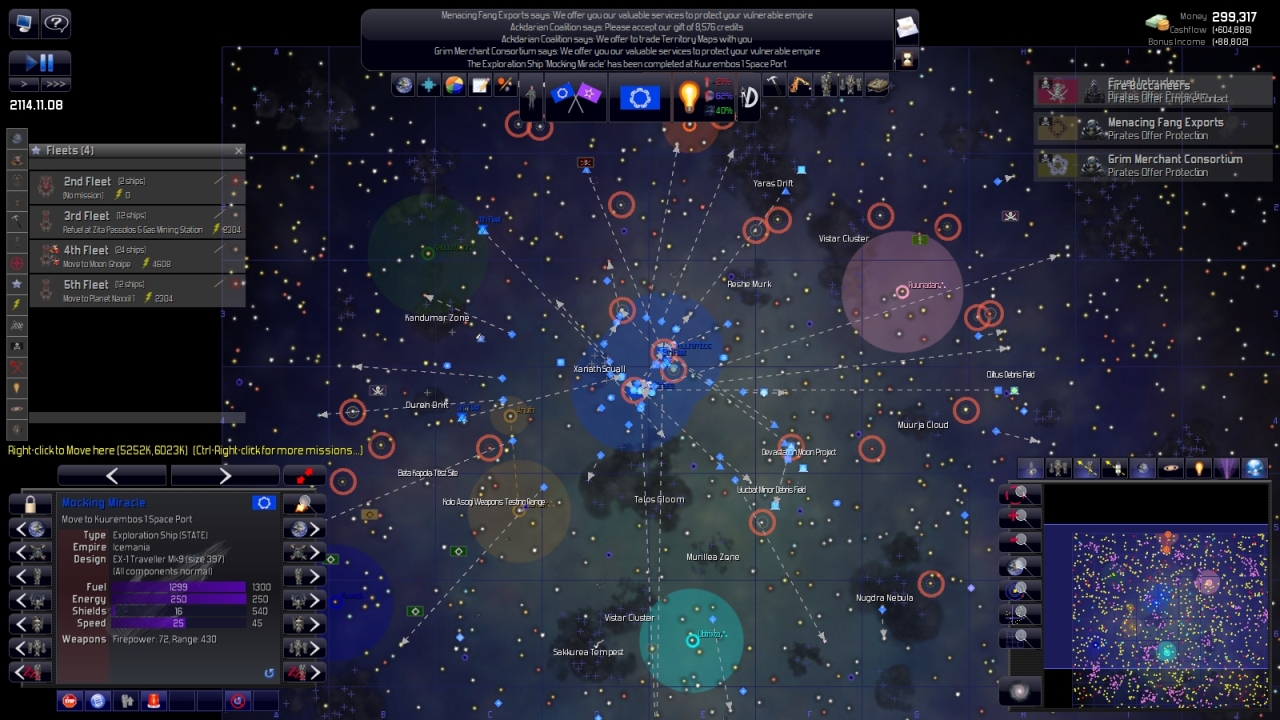The width and height of the screenshot is (1280, 720).
Task: Click the construction yards hammer icon in top toolbar
Action: (x=774, y=85)
